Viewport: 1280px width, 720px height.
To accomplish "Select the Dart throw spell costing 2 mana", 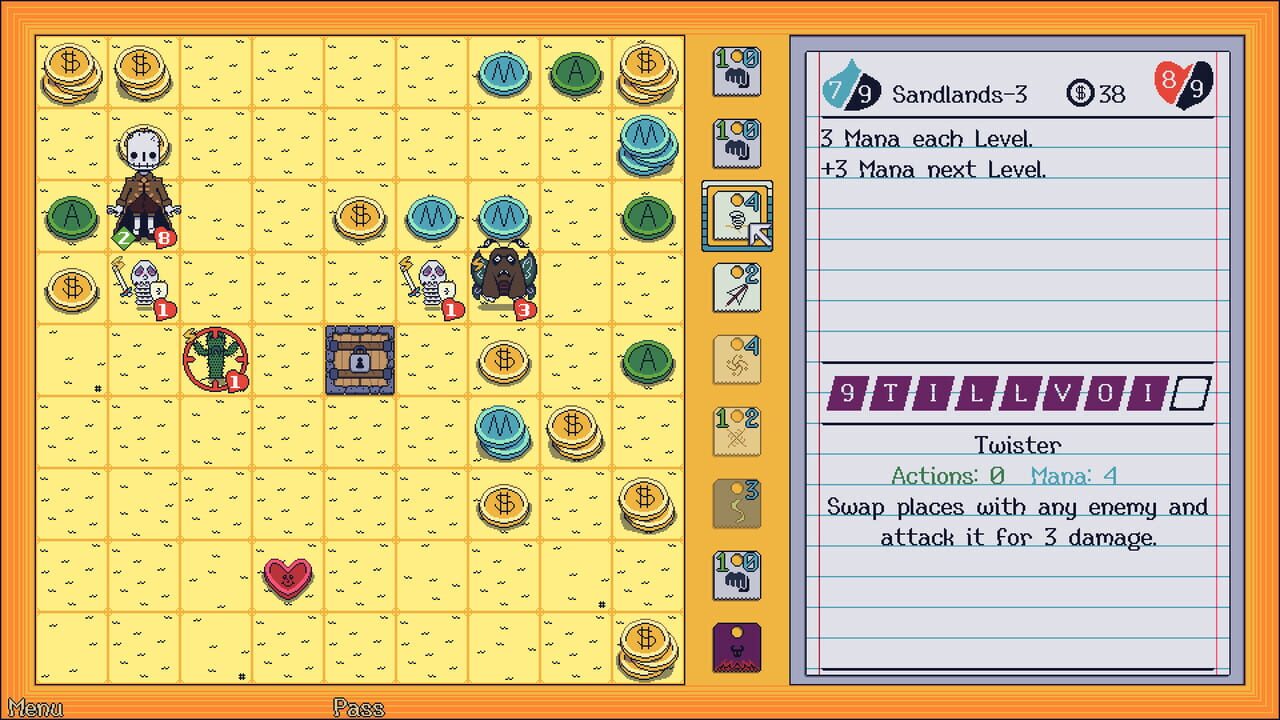I will 737,288.
